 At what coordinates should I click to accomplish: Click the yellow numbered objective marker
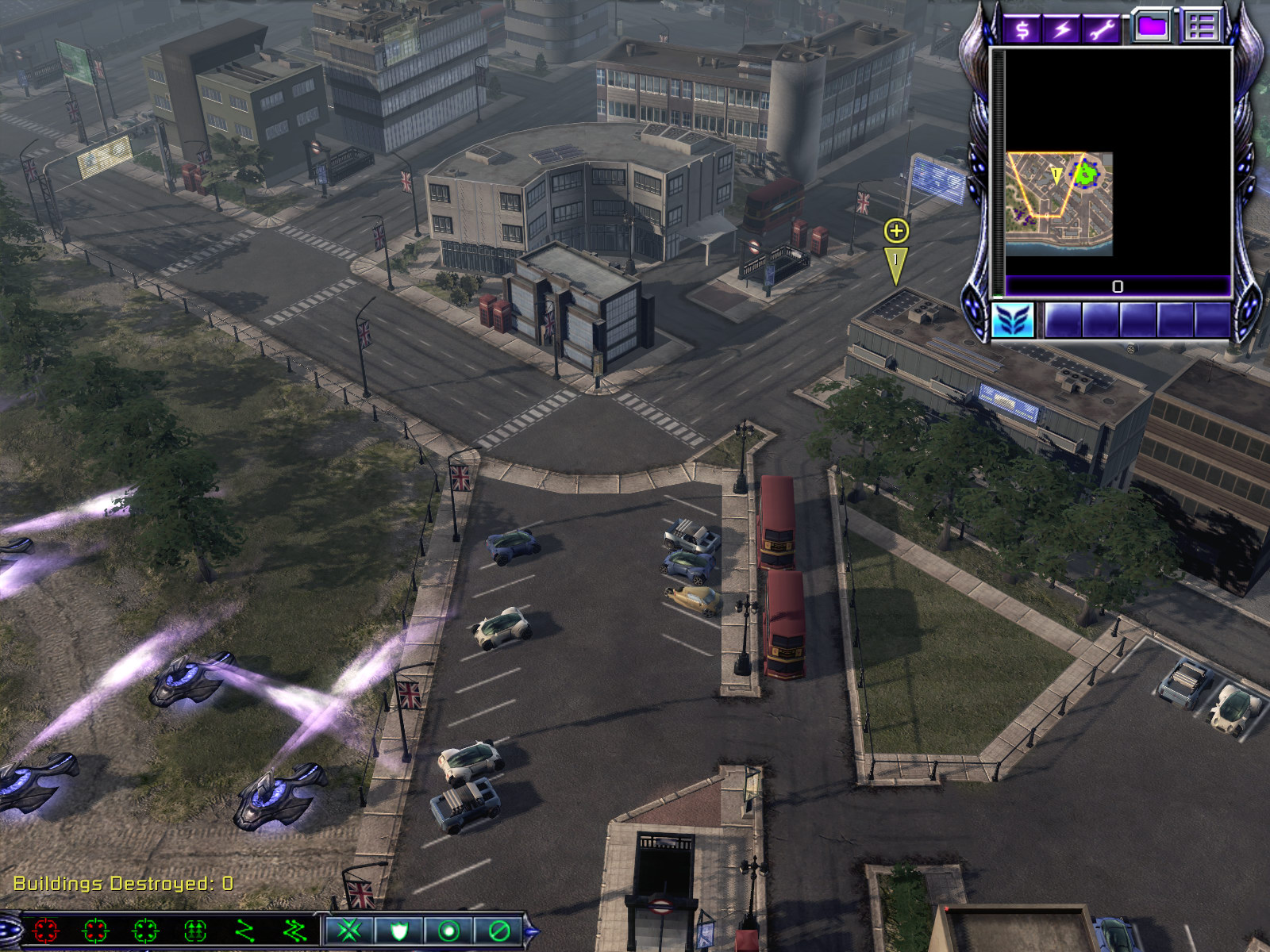(896, 263)
